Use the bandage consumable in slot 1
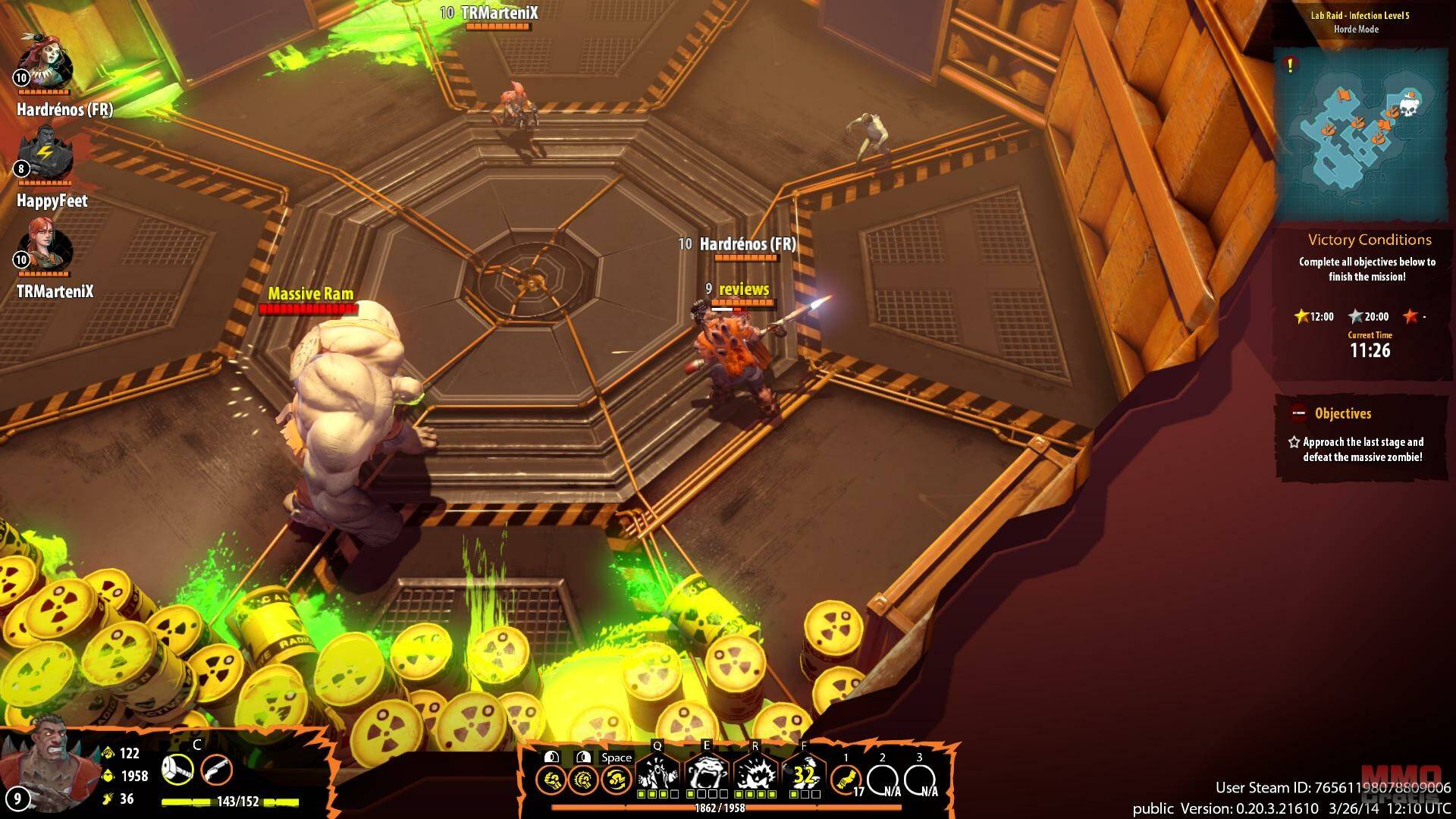Image resolution: width=1456 pixels, height=819 pixels. pos(846,779)
